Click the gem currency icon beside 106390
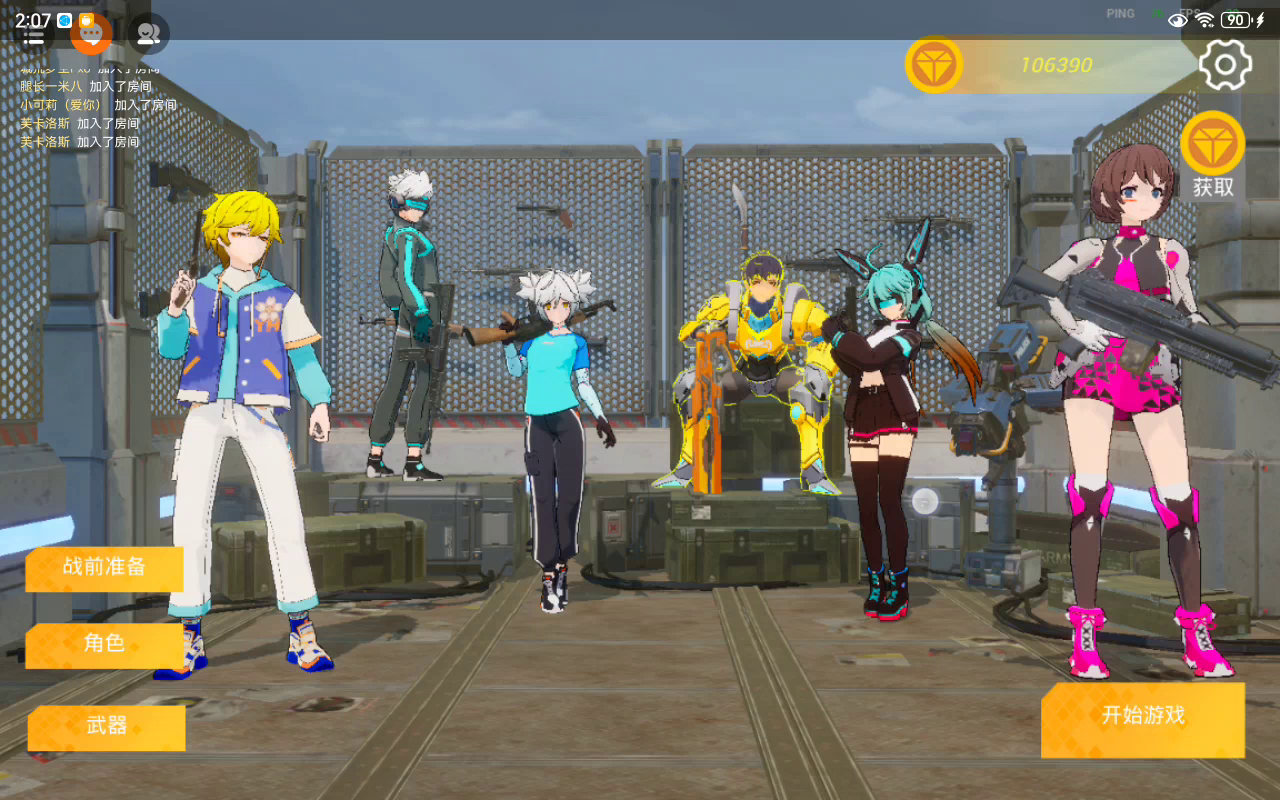The width and height of the screenshot is (1280, 800). tap(934, 65)
